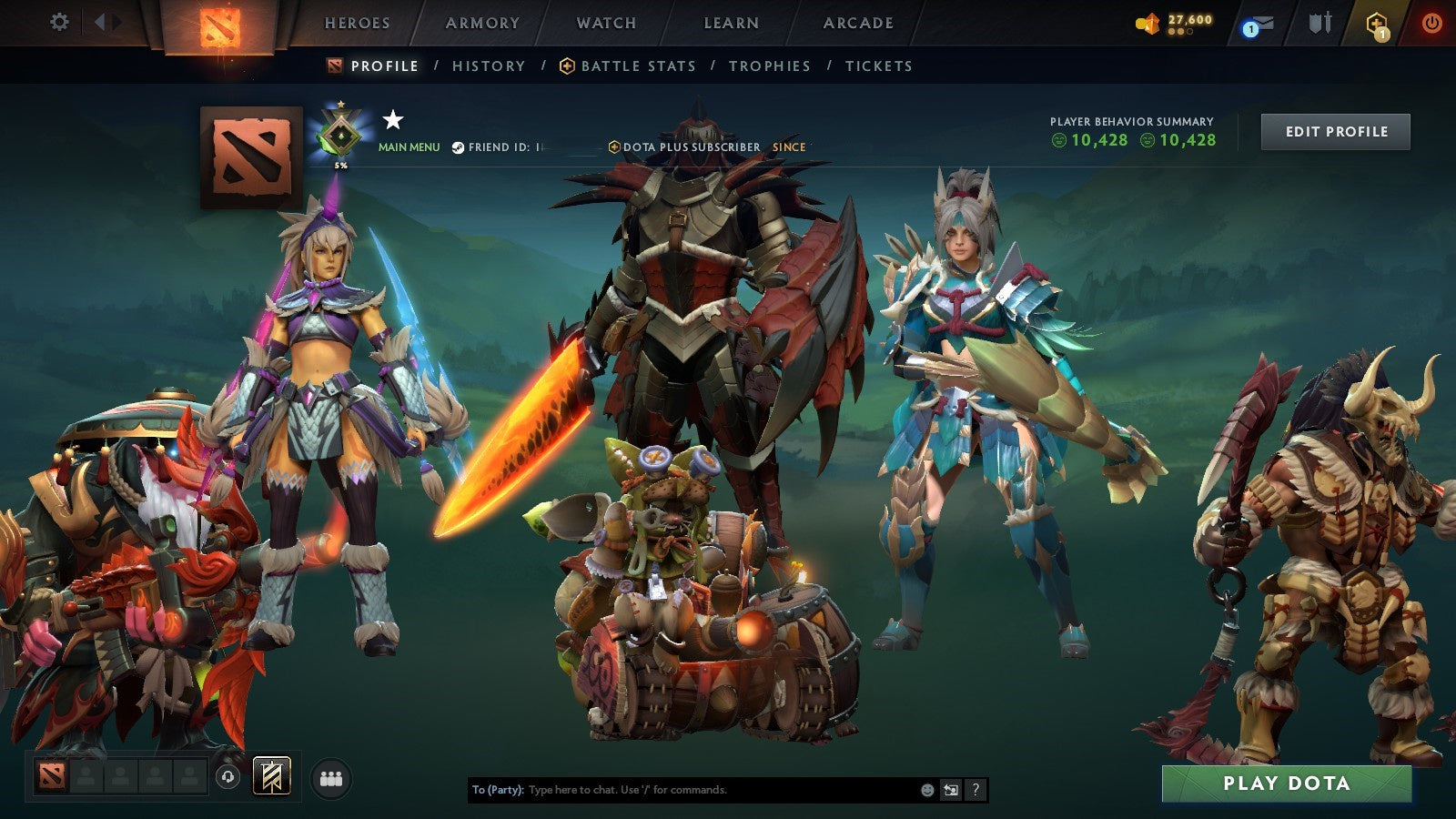Image resolution: width=1456 pixels, height=819 pixels.
Task: Click the power button to exit Dota
Action: point(1431,22)
